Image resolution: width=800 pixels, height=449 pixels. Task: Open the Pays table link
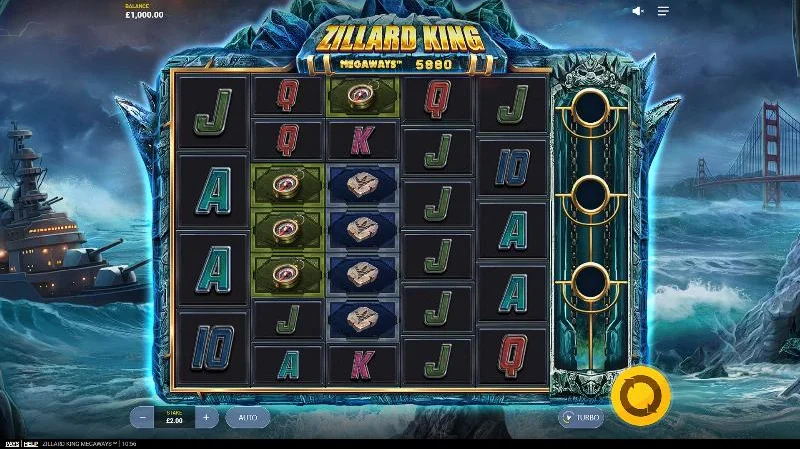pos(11,443)
